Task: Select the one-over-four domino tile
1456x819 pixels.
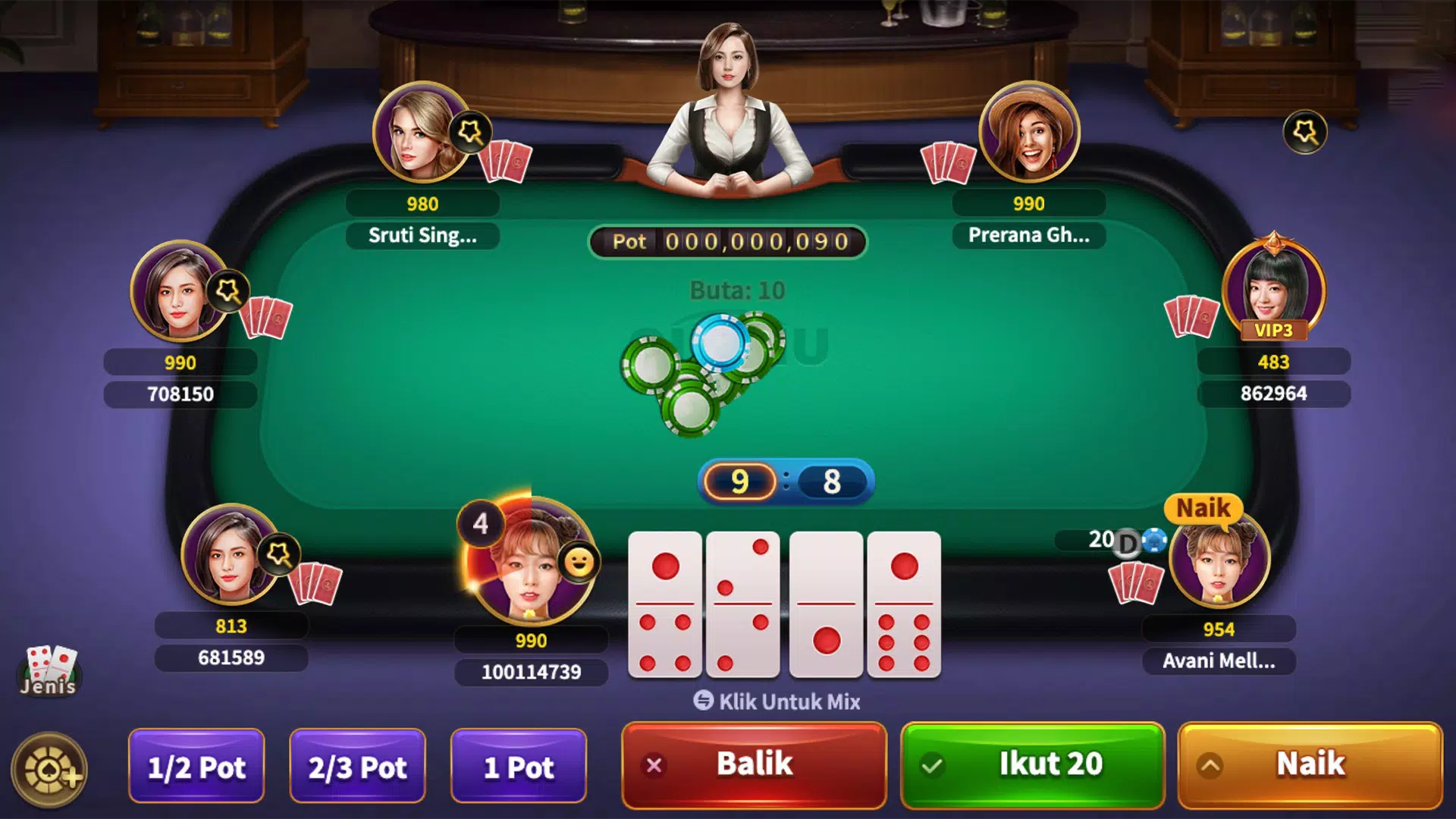Action: click(665, 604)
